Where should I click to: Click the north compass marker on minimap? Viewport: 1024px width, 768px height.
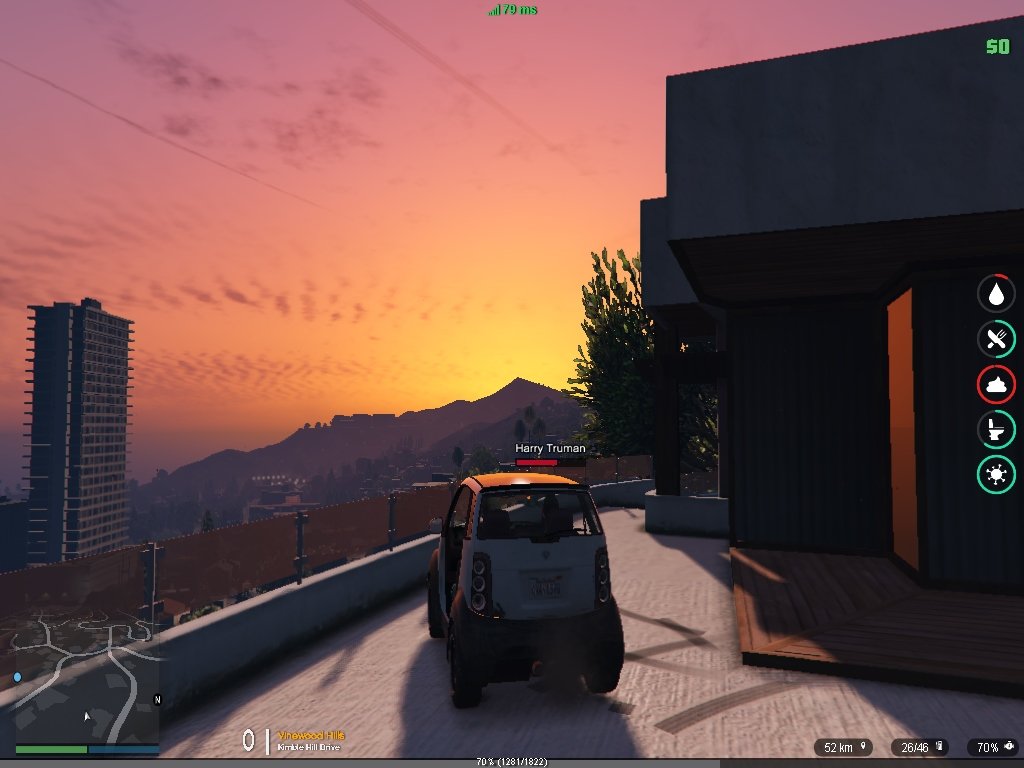tap(156, 699)
